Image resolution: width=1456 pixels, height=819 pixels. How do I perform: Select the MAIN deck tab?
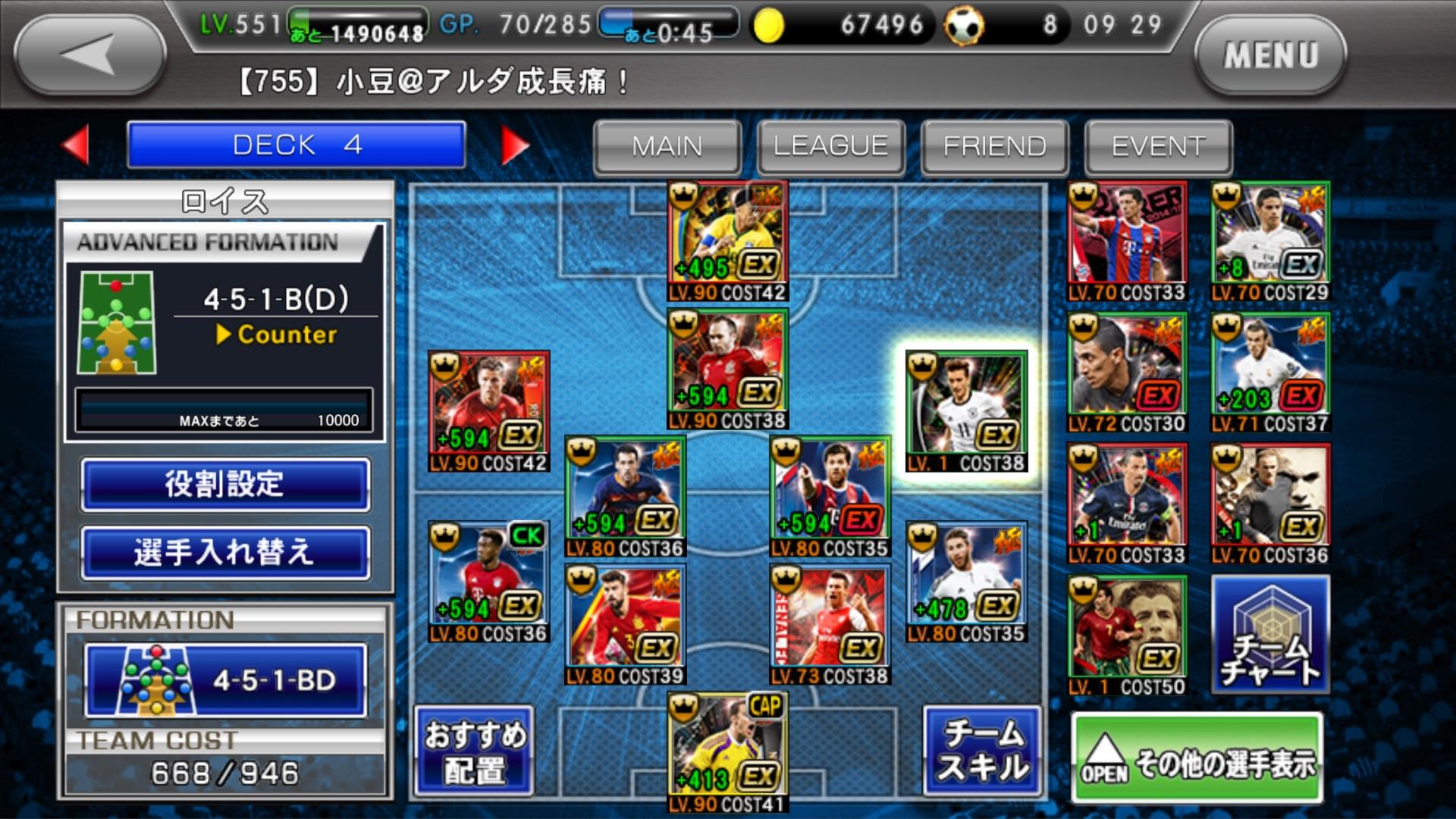[x=667, y=146]
